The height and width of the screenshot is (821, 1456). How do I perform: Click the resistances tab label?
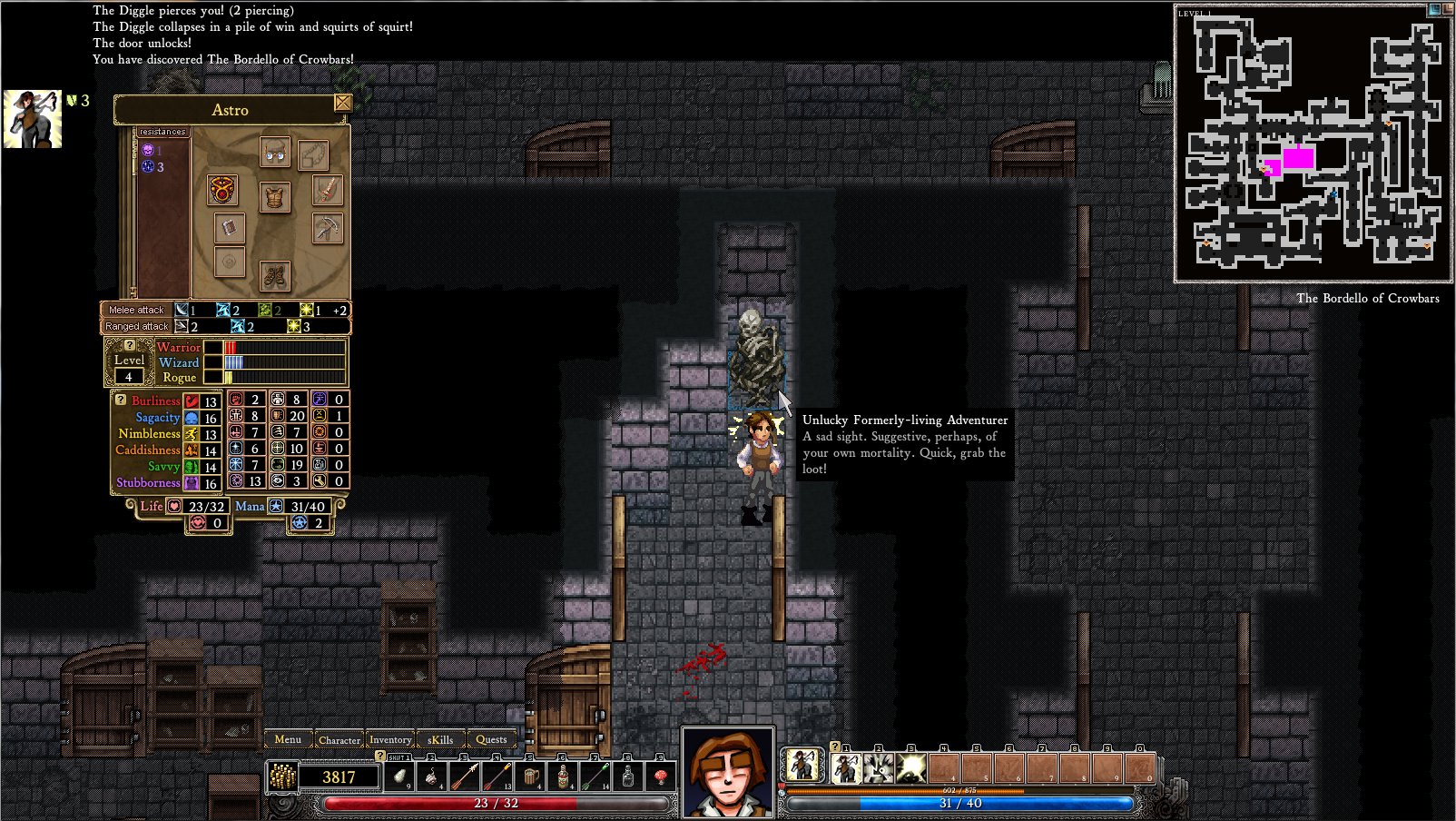pos(162,132)
